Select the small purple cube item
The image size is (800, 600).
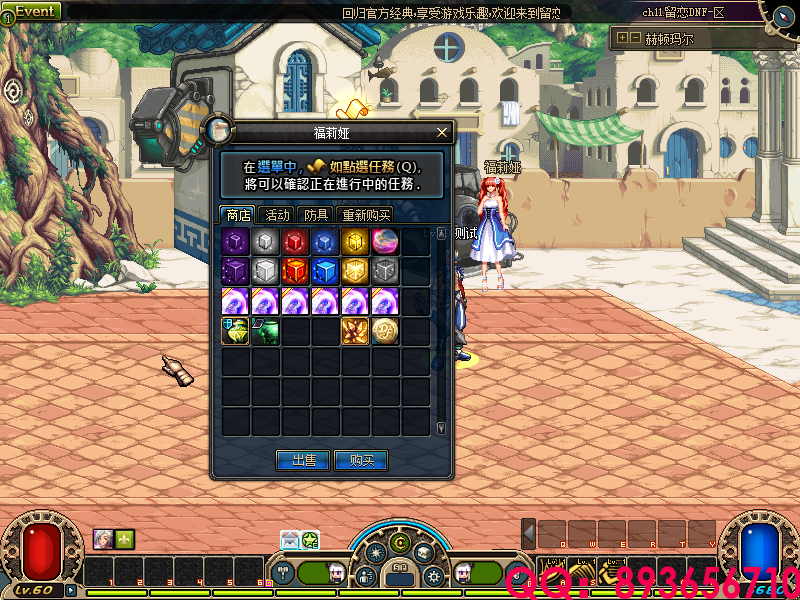click(236, 241)
